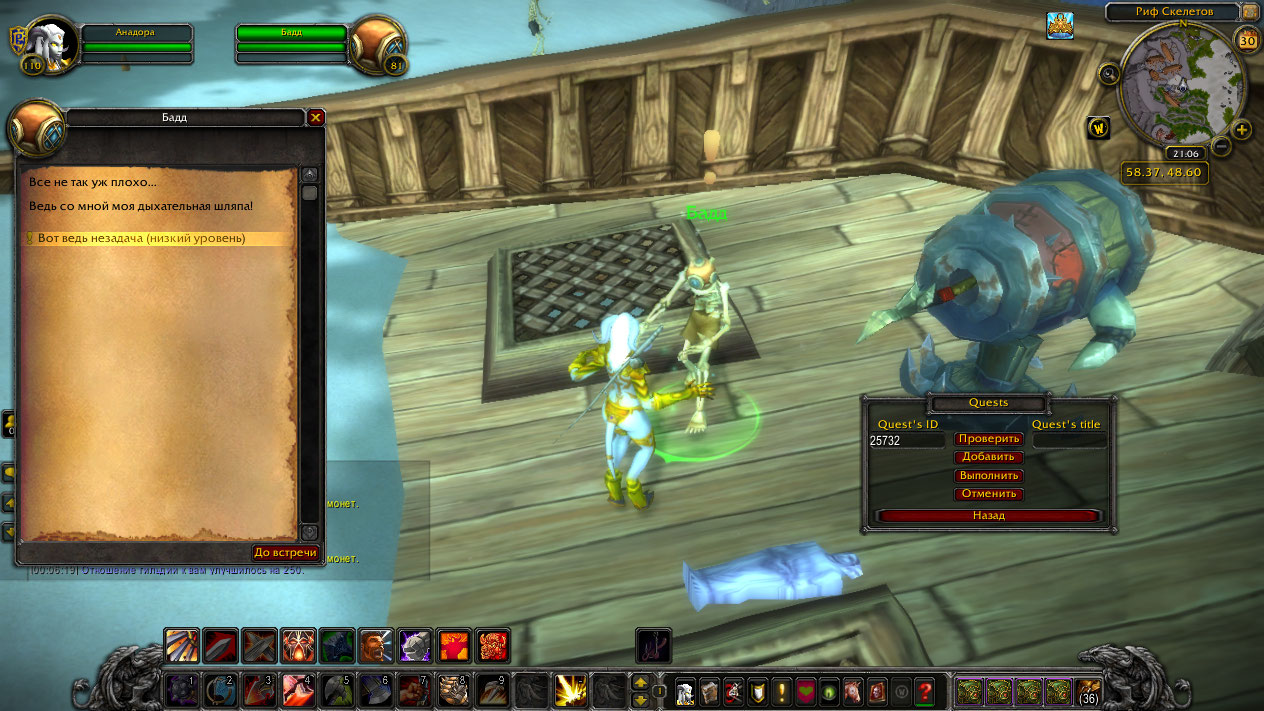The image size is (1264, 711).
Task: Open the world map button beside zone name
Action: coord(1250,12)
